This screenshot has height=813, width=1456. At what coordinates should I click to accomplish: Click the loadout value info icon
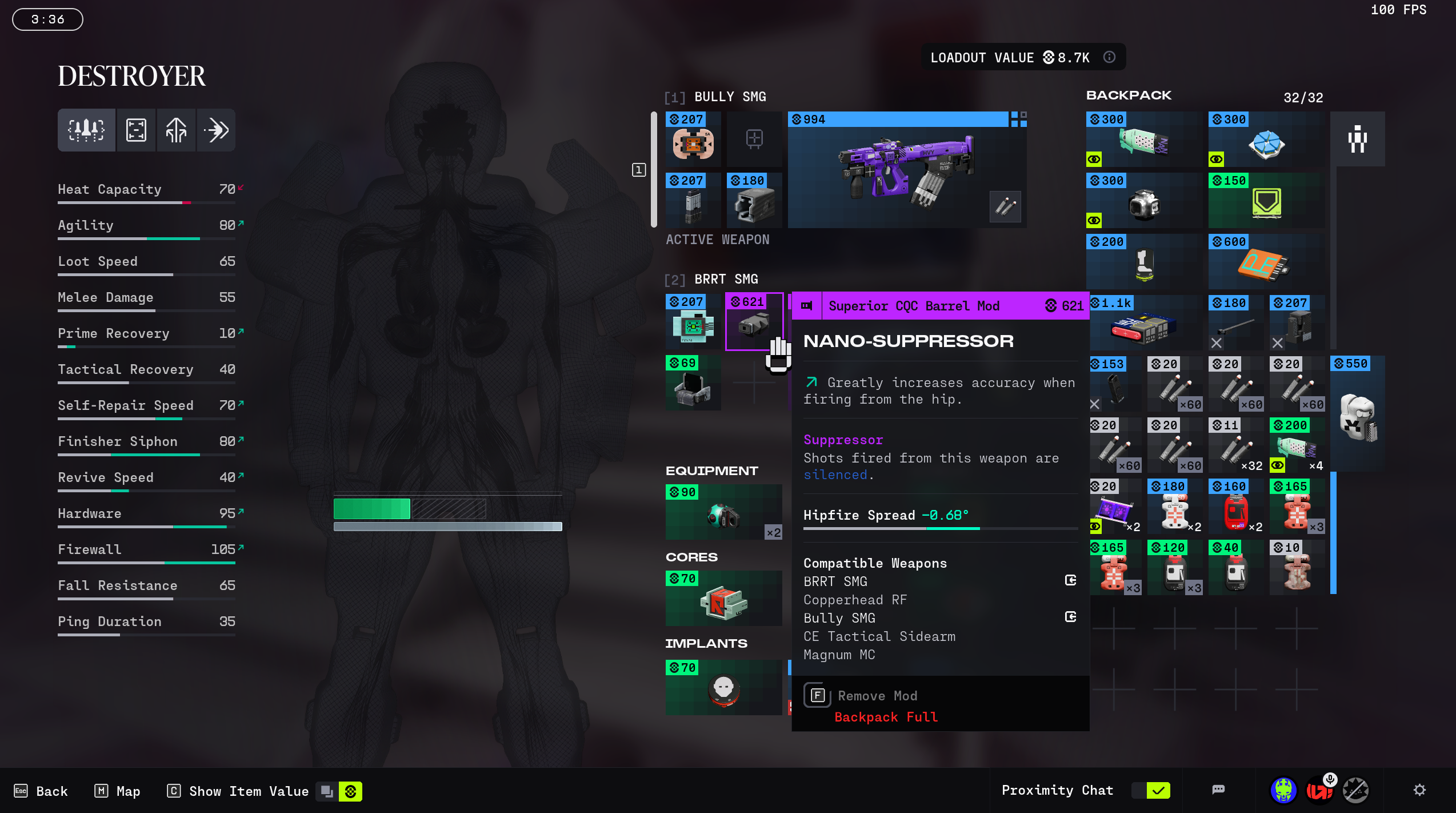[x=1109, y=57]
